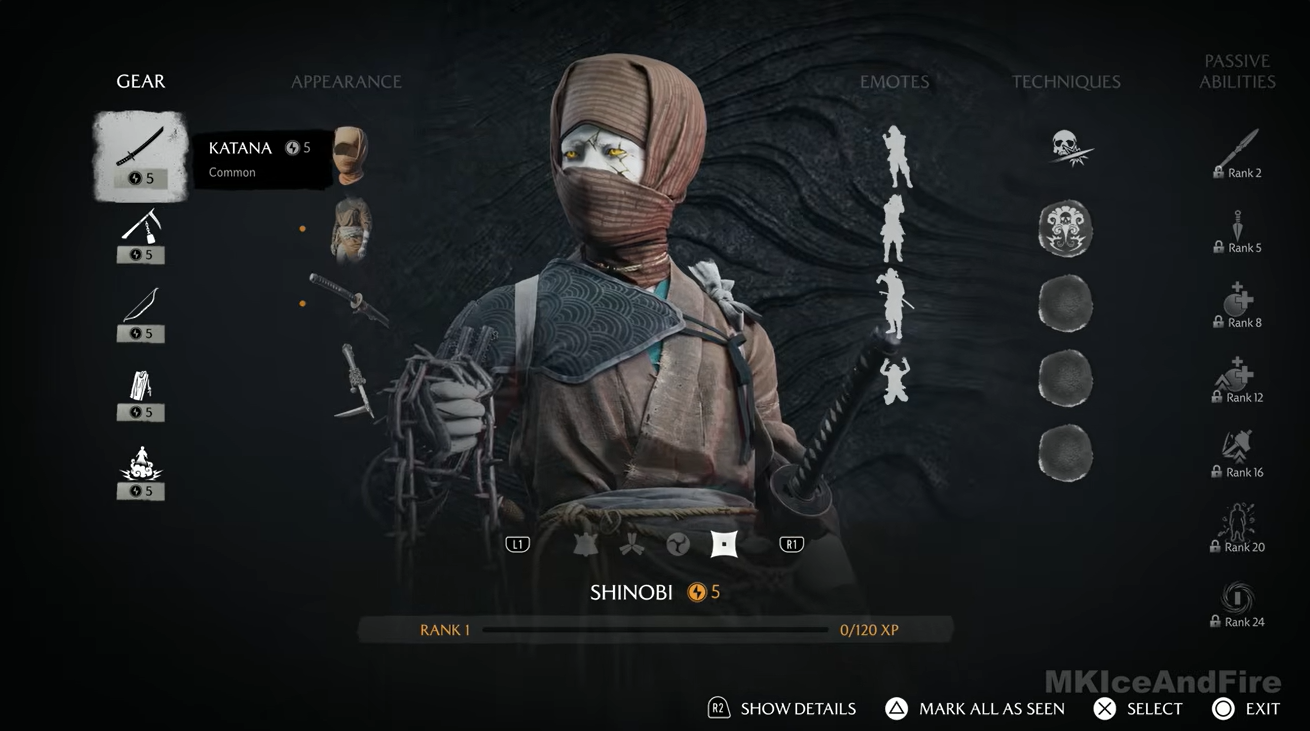
Task: Switch to the samurai helmet class icon
Action: click(585, 544)
